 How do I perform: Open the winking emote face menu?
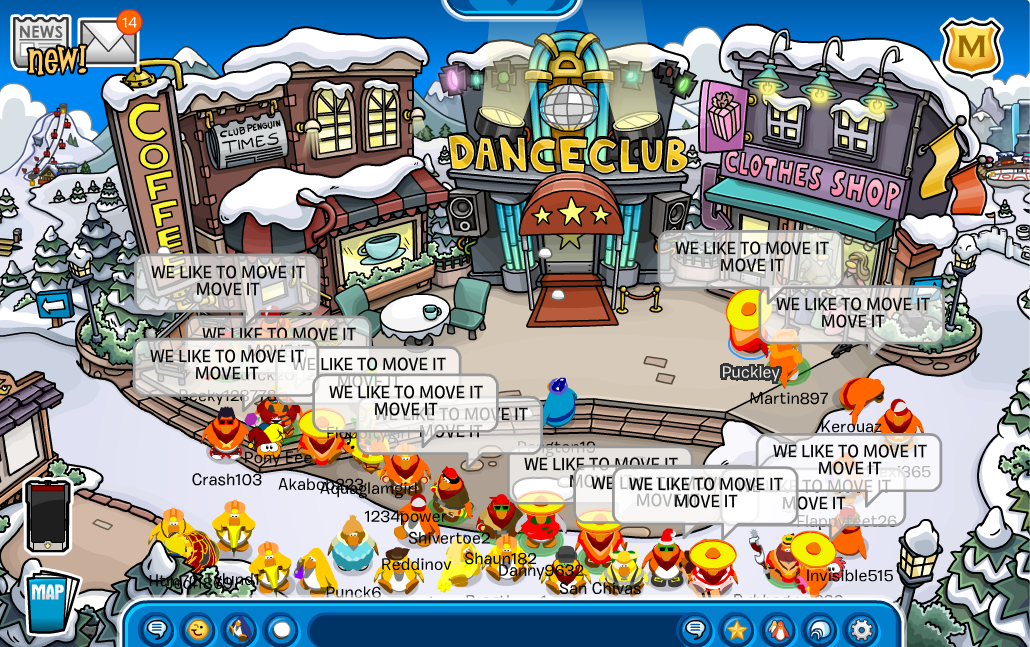point(198,630)
